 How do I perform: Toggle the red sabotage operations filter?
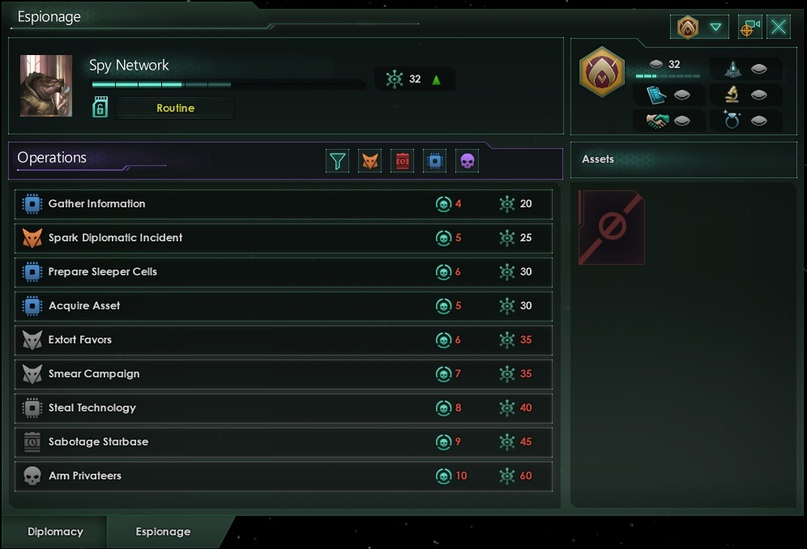402,161
